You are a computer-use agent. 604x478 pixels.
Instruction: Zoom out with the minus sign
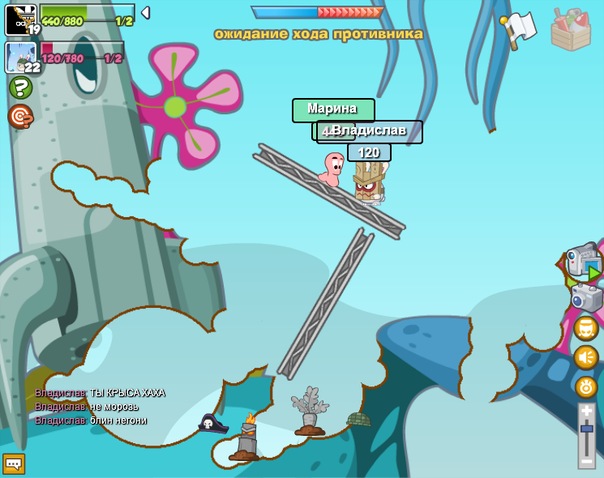pyautogui.click(x=587, y=461)
